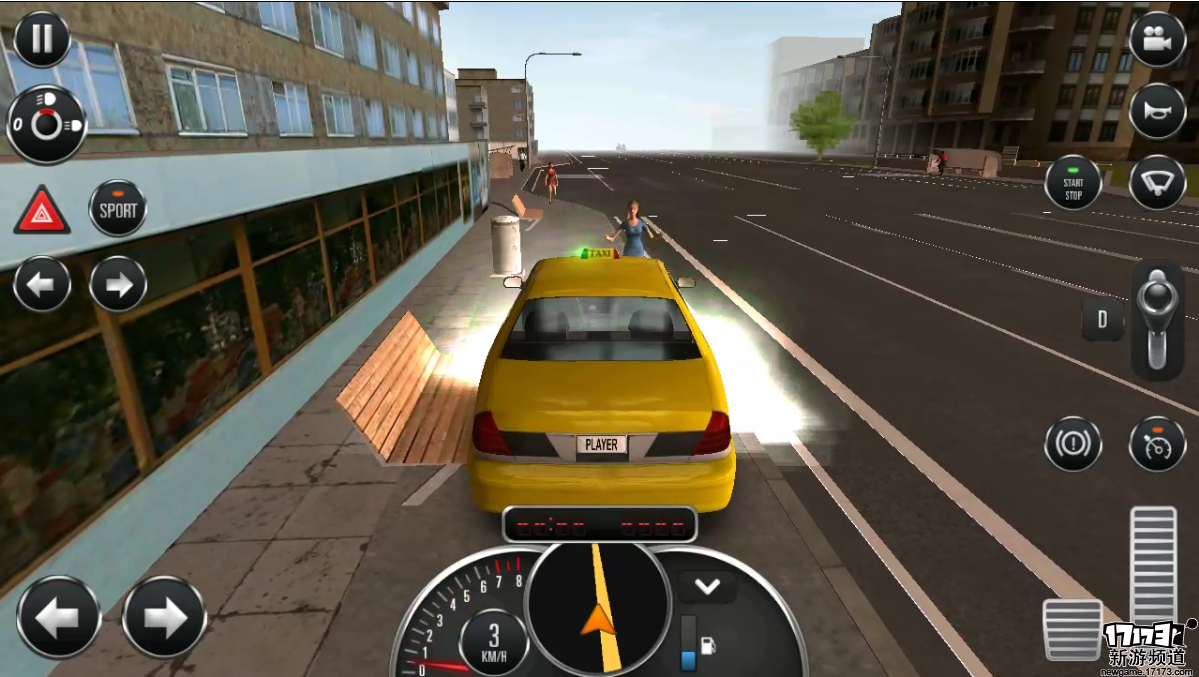Enable SPORT driving mode
The image size is (1199, 677).
coord(118,209)
